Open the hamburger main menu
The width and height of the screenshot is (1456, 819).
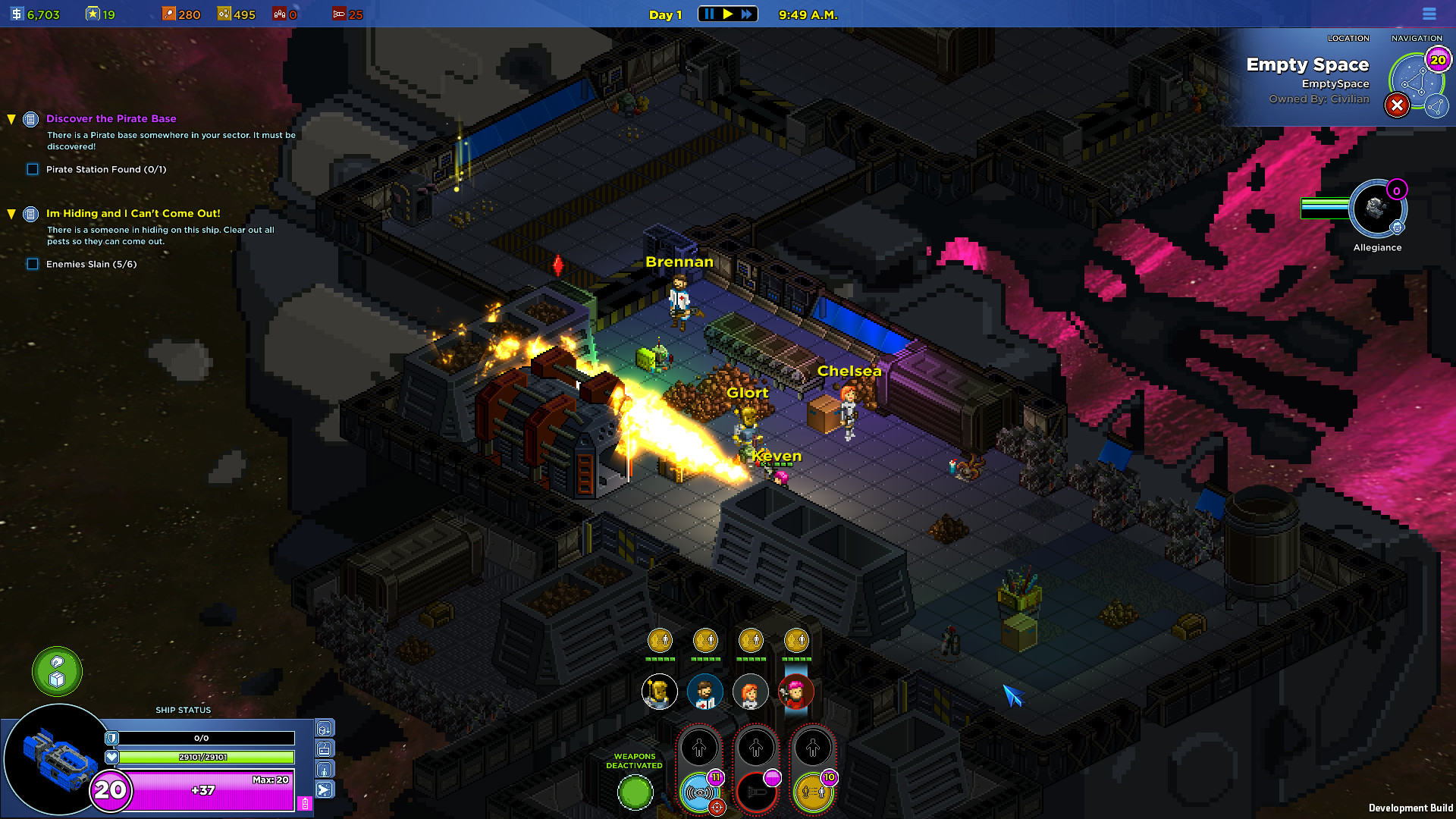point(1429,14)
